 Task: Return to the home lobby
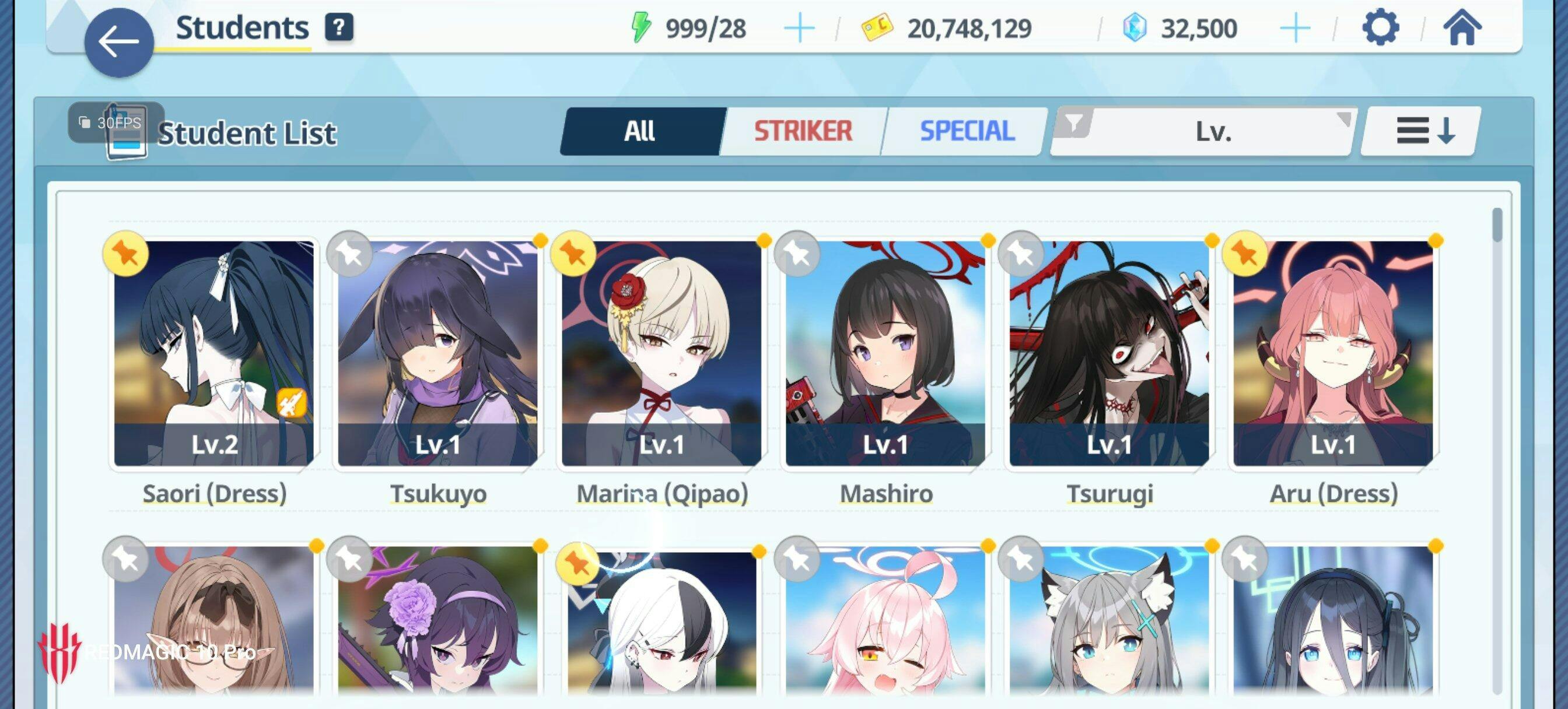[x=1462, y=28]
